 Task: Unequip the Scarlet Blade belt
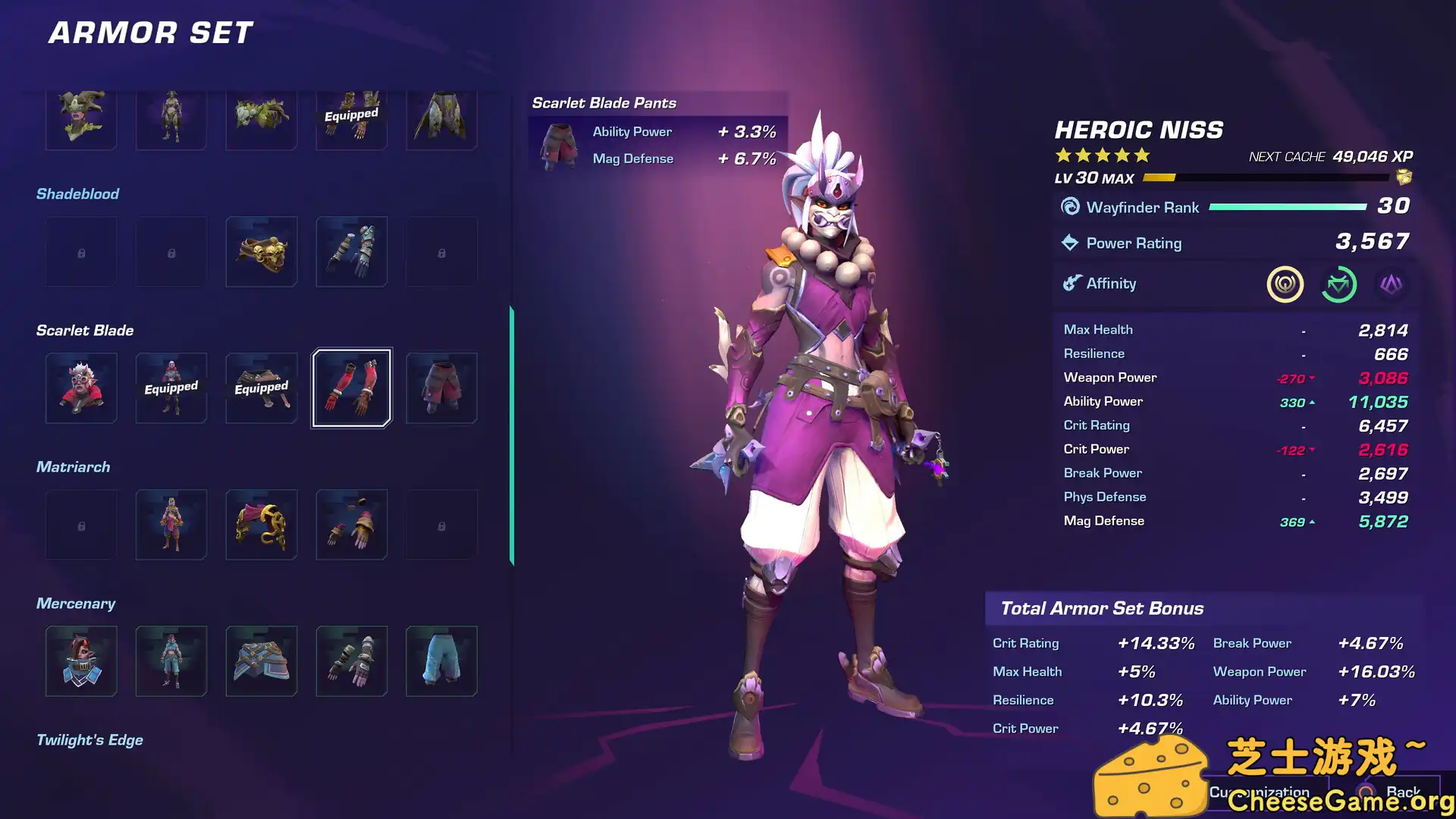(261, 388)
